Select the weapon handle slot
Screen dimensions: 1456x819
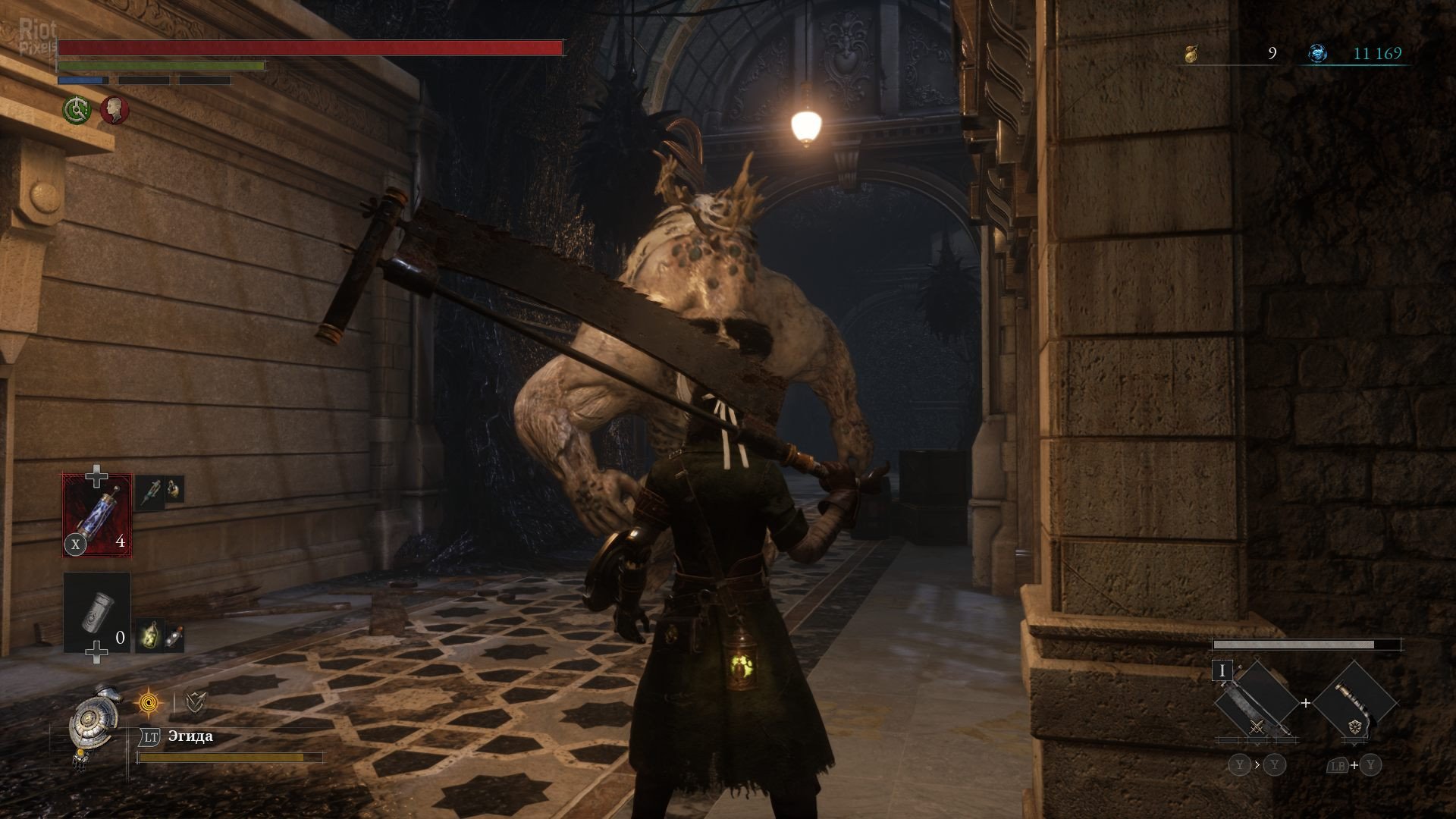pos(1354,703)
